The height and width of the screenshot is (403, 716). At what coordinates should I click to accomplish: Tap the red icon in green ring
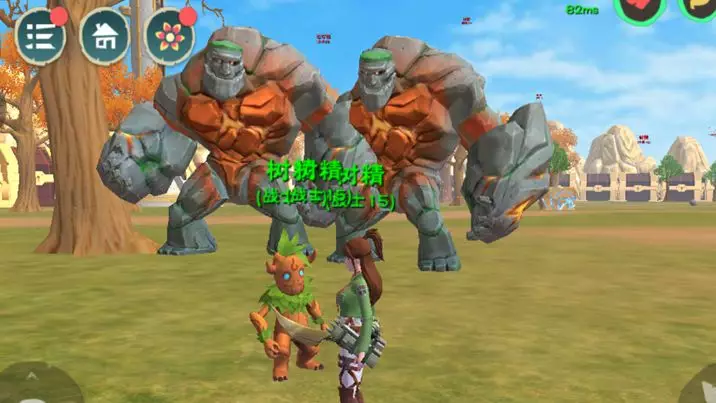tap(639, 9)
